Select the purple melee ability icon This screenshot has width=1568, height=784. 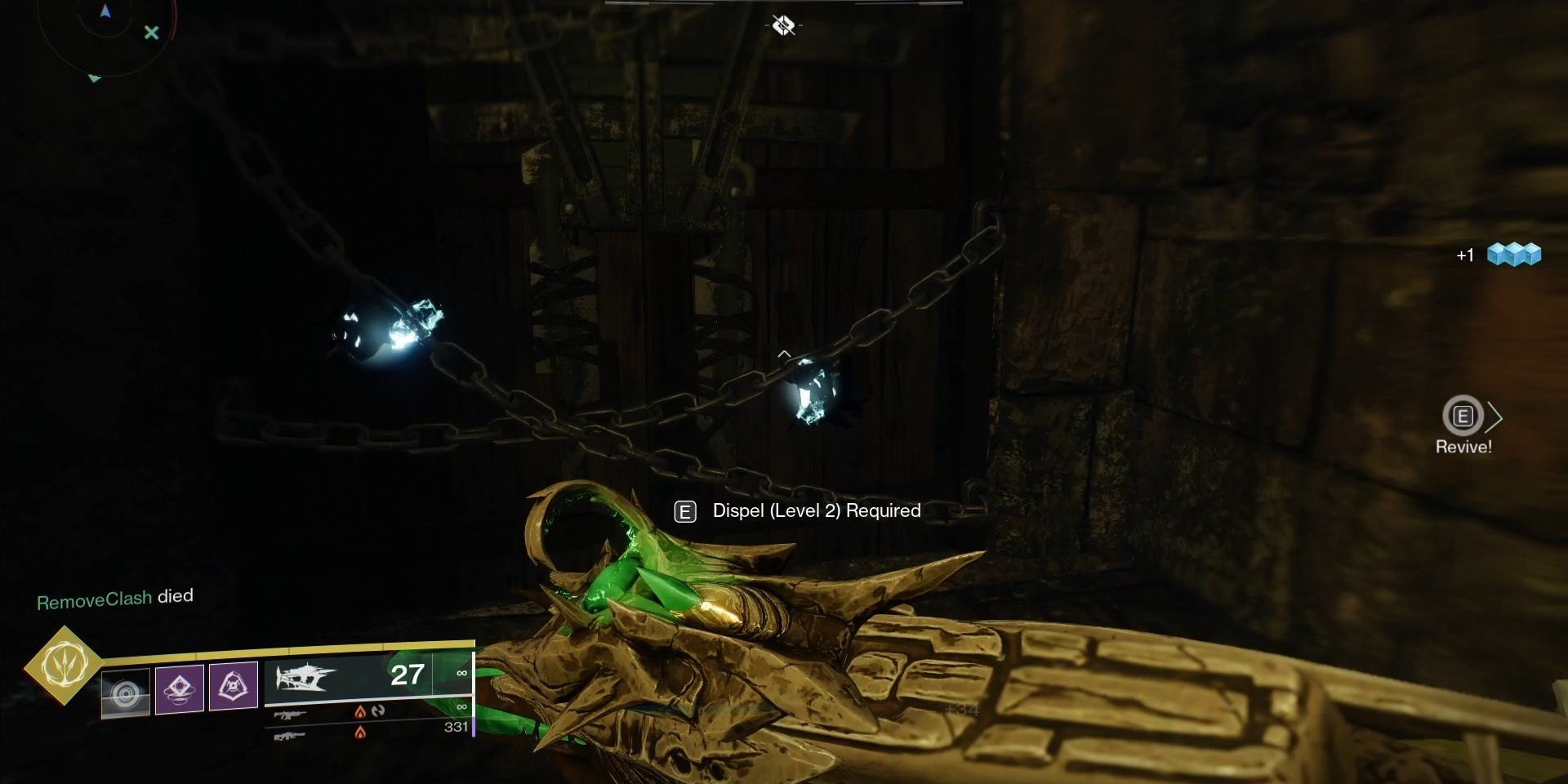pos(180,688)
